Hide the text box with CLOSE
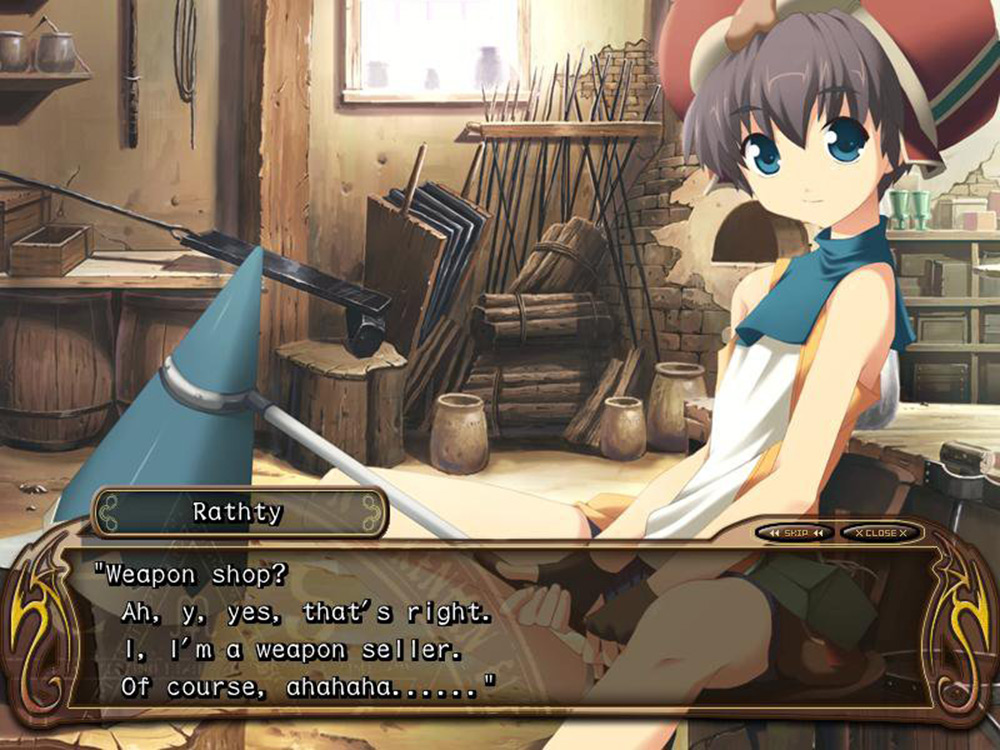The image size is (1000, 750). 880,533
